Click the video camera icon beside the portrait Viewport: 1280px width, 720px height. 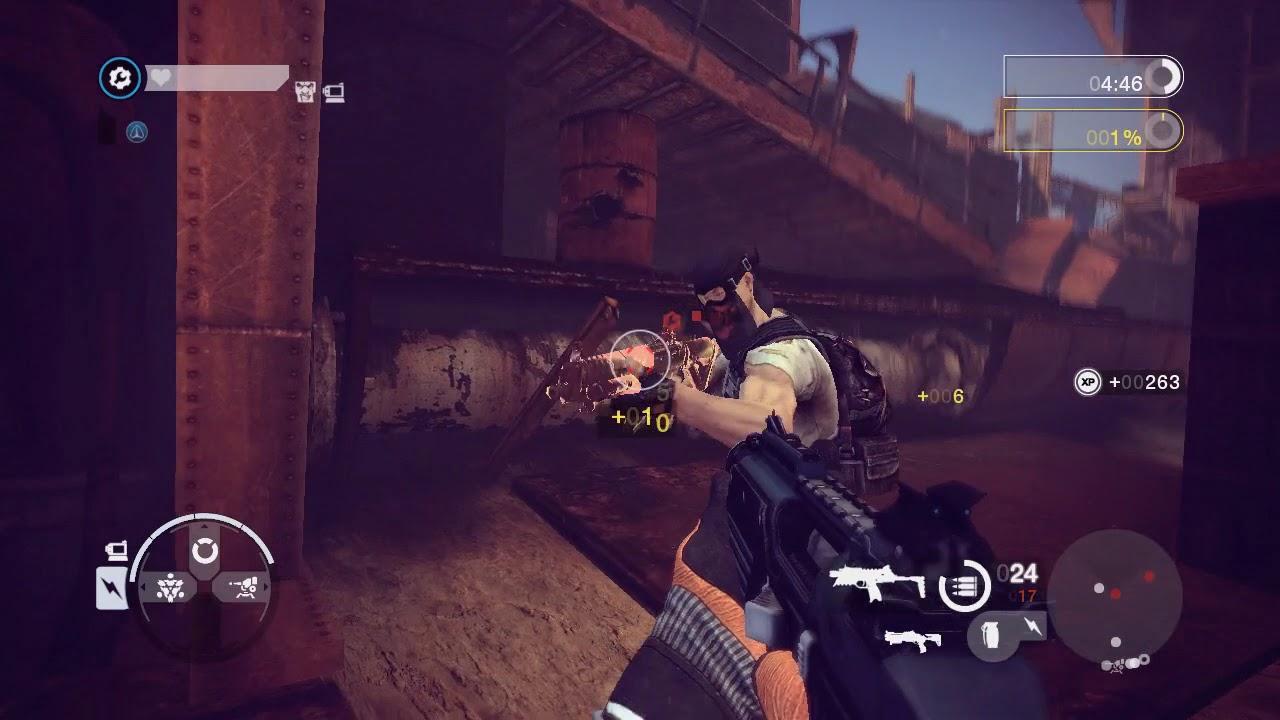(x=336, y=93)
